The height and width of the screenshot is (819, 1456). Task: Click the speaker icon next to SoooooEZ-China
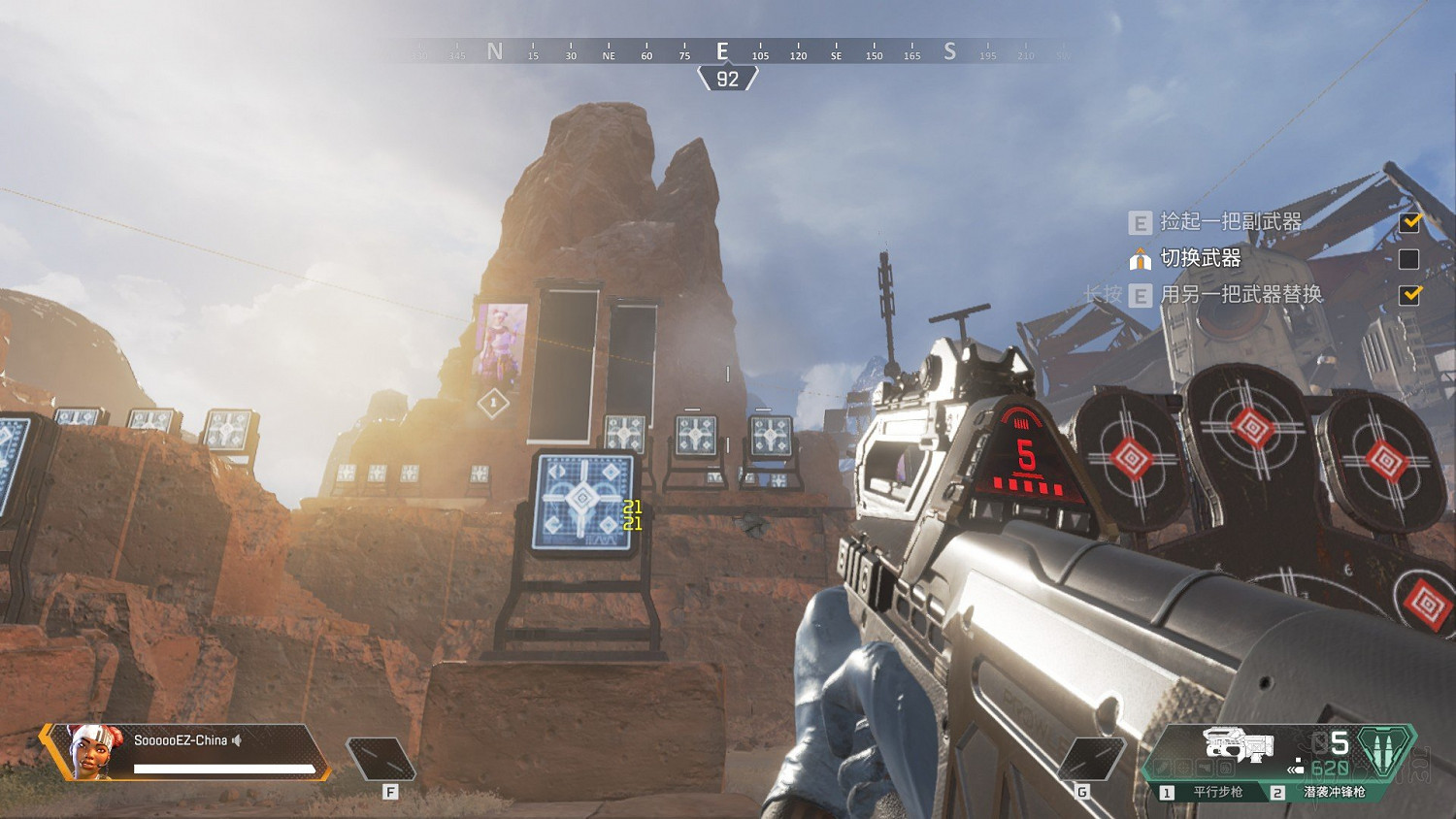[x=237, y=740]
